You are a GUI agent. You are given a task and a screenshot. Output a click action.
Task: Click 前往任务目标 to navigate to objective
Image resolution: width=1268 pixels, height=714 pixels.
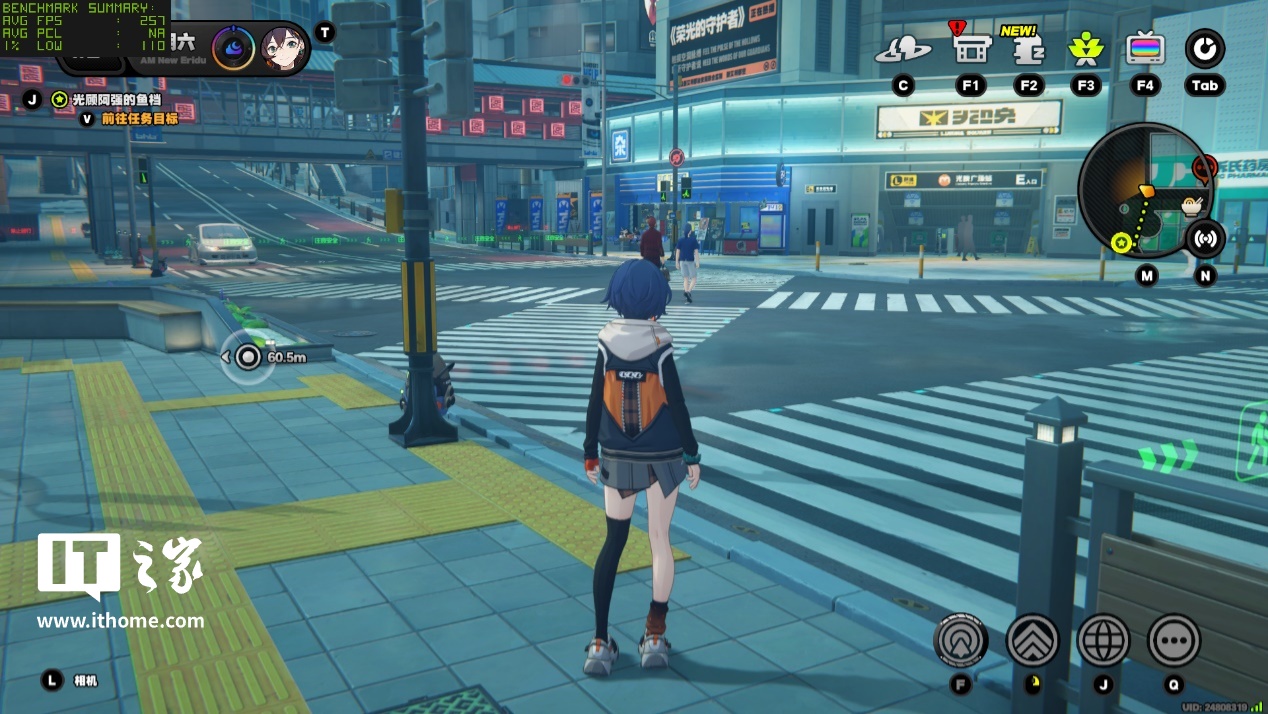coord(139,119)
